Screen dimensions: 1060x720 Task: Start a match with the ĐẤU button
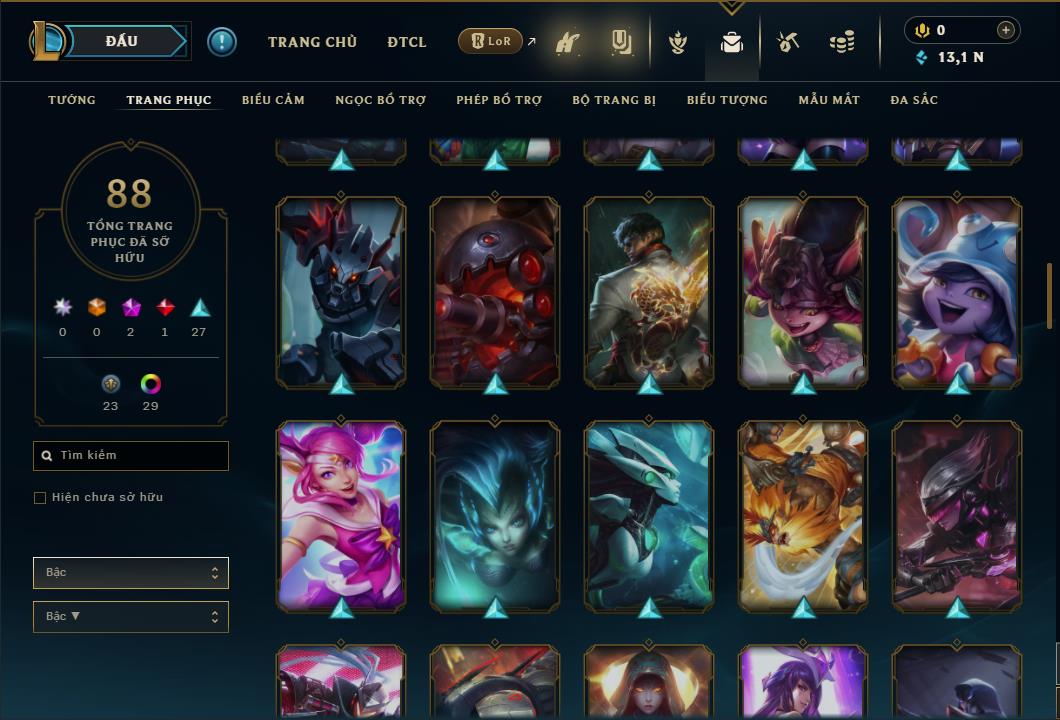[122, 41]
